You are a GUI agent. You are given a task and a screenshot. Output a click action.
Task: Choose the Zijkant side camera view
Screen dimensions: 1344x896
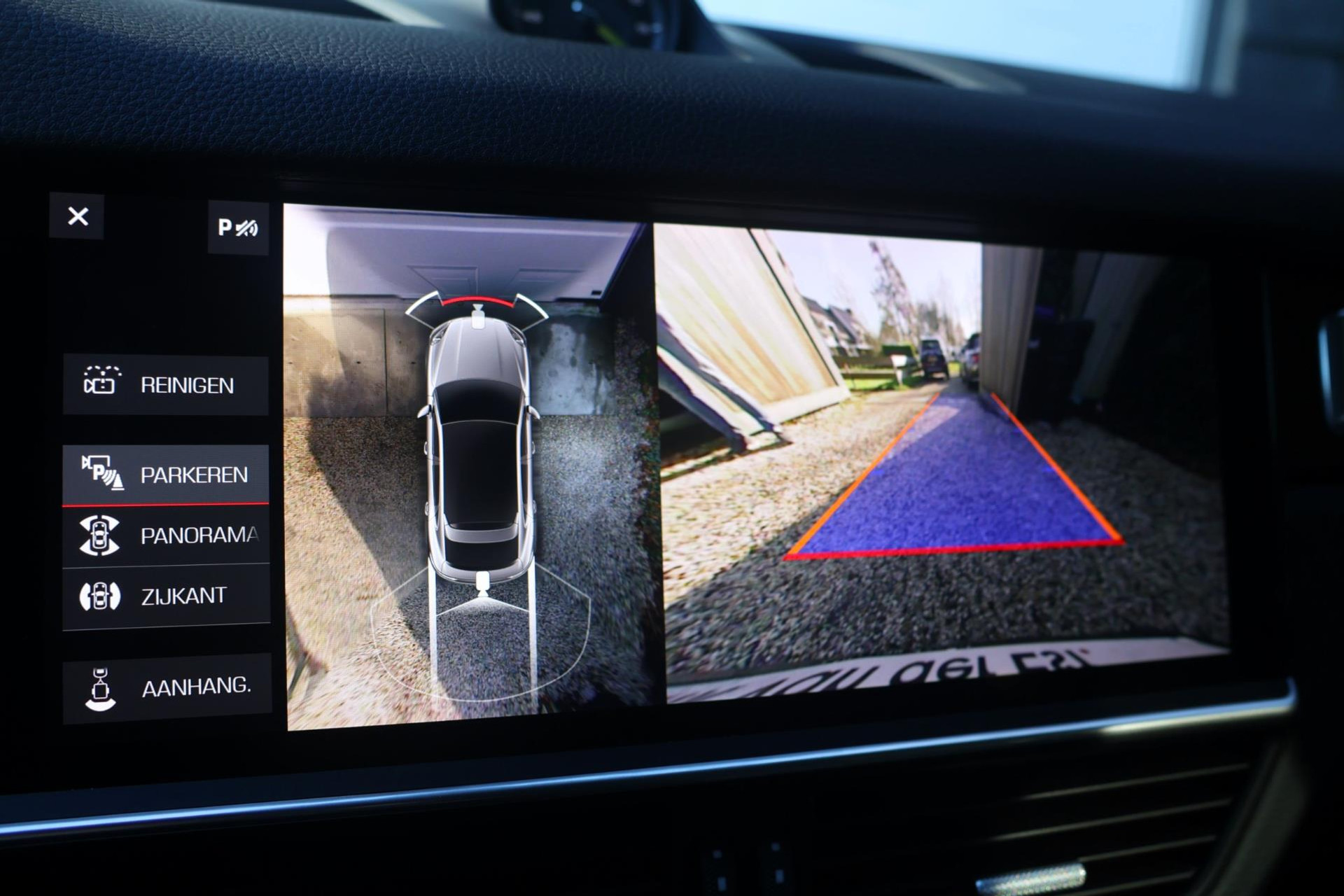(x=166, y=596)
